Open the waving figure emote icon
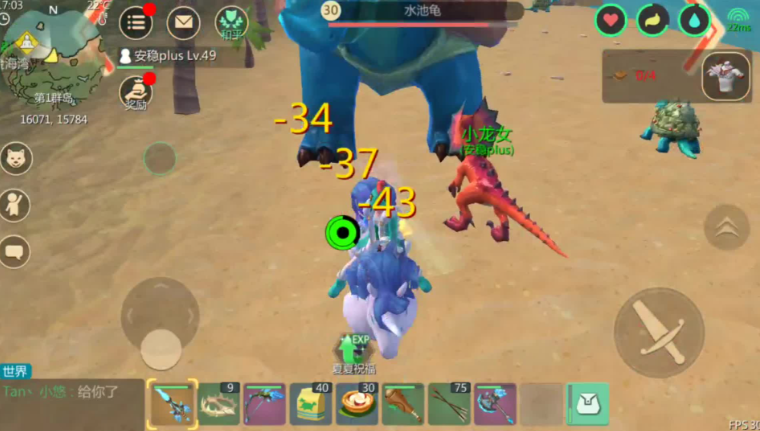The height and width of the screenshot is (431, 760). click(x=15, y=205)
